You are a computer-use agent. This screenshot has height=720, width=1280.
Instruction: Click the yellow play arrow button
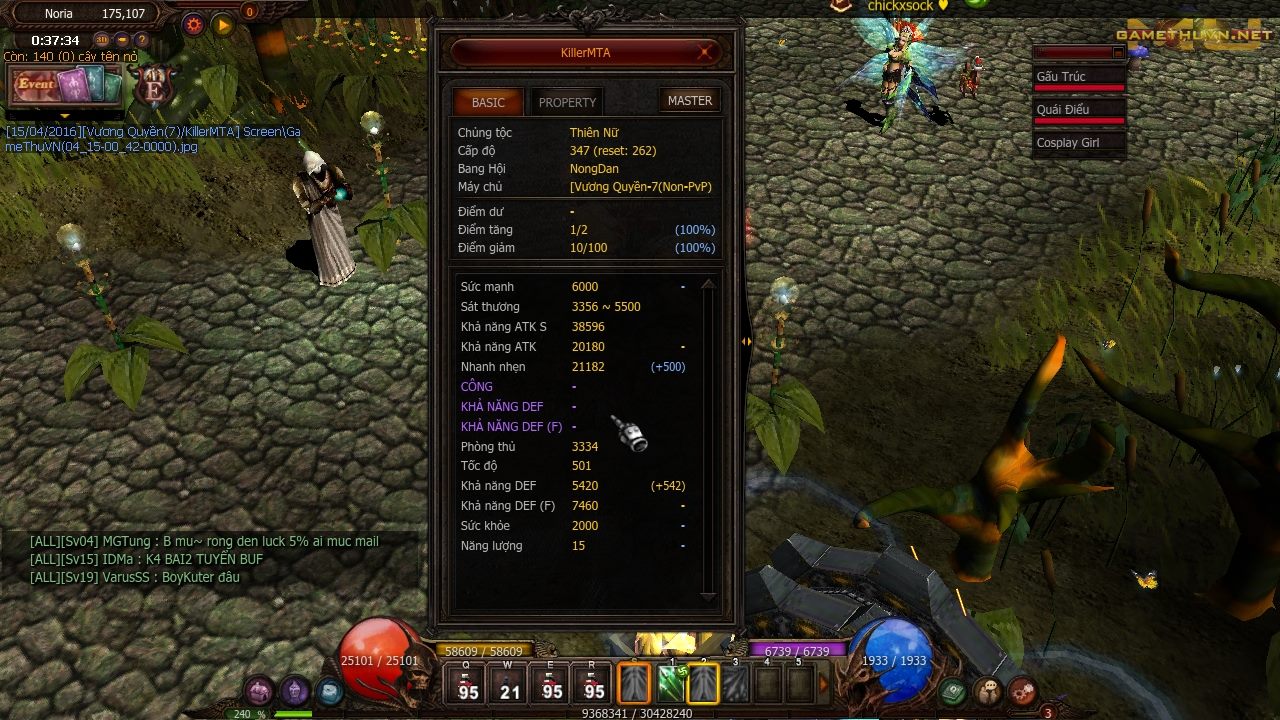223,25
